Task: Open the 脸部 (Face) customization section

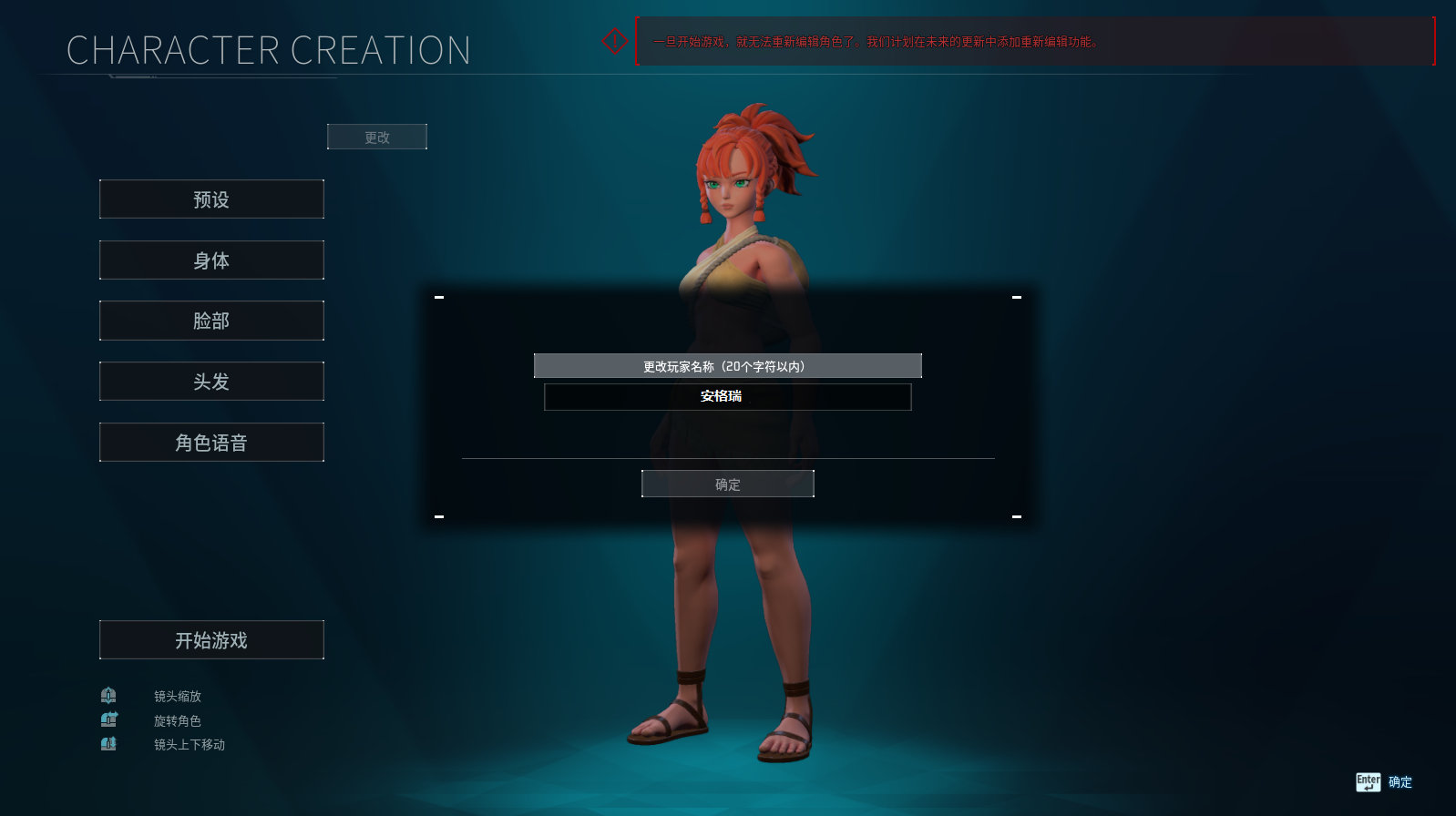Action: [211, 321]
